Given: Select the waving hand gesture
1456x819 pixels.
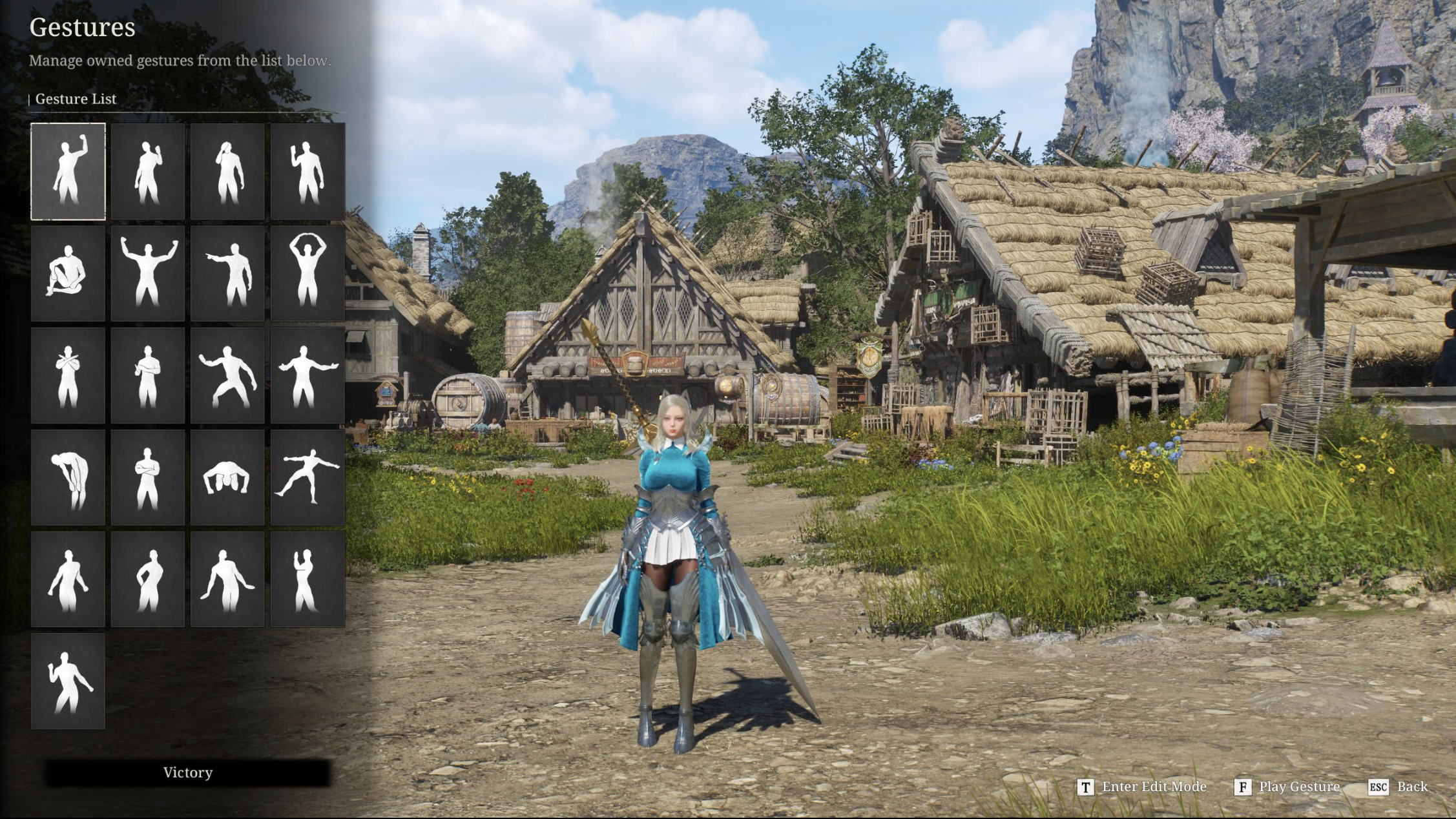Looking at the screenshot, I should tap(307, 172).
